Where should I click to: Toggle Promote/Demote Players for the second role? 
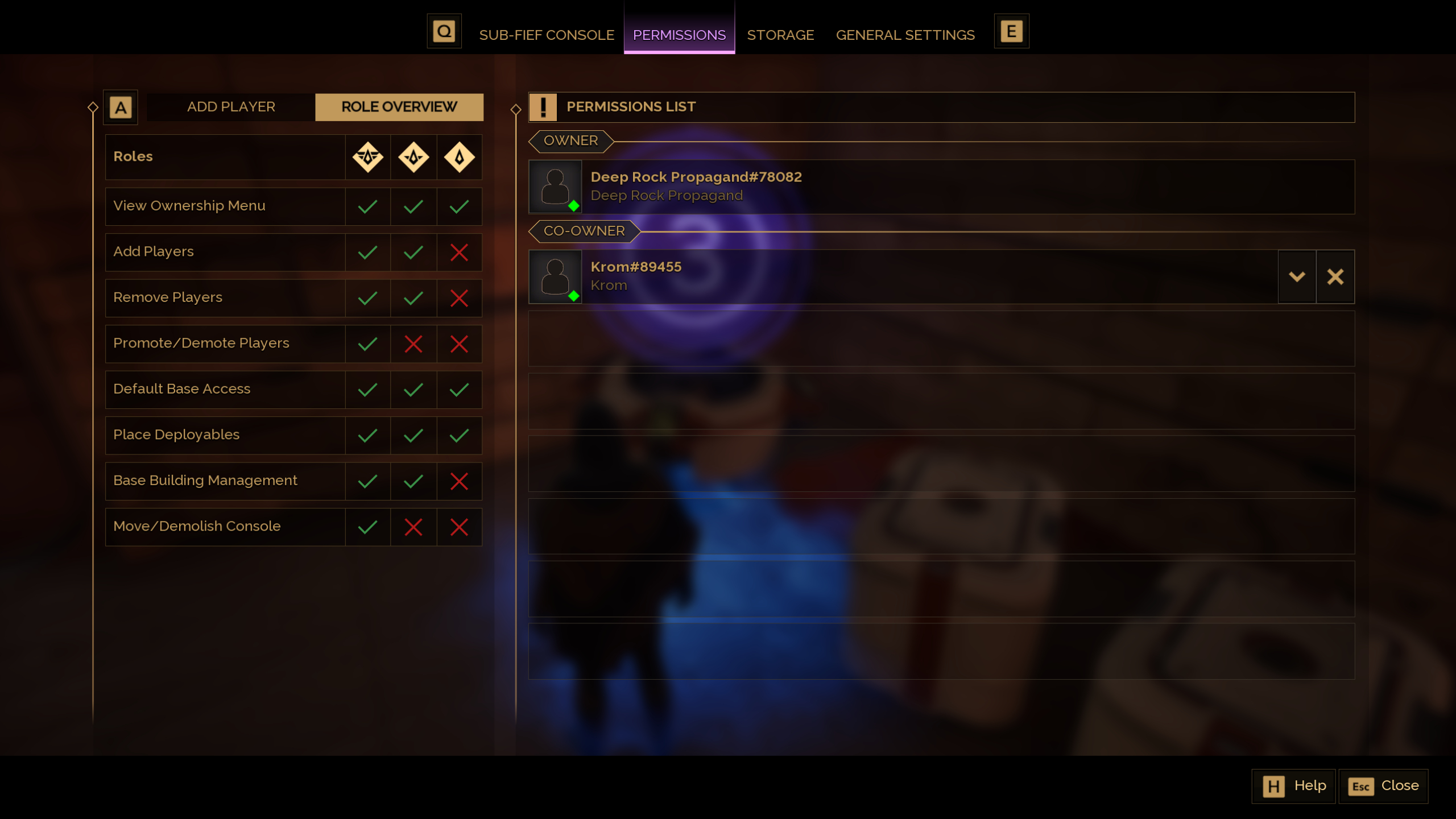(413, 344)
